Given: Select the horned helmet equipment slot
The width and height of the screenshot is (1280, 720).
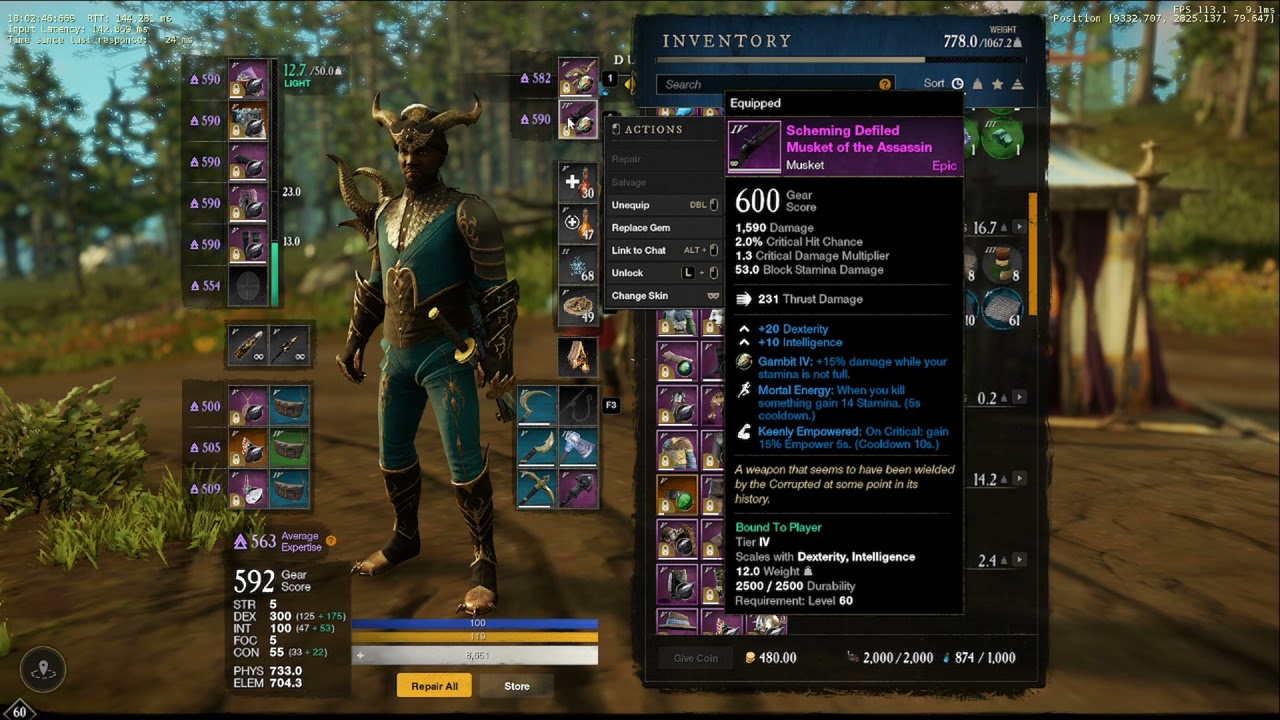Looking at the screenshot, I should tap(248, 79).
